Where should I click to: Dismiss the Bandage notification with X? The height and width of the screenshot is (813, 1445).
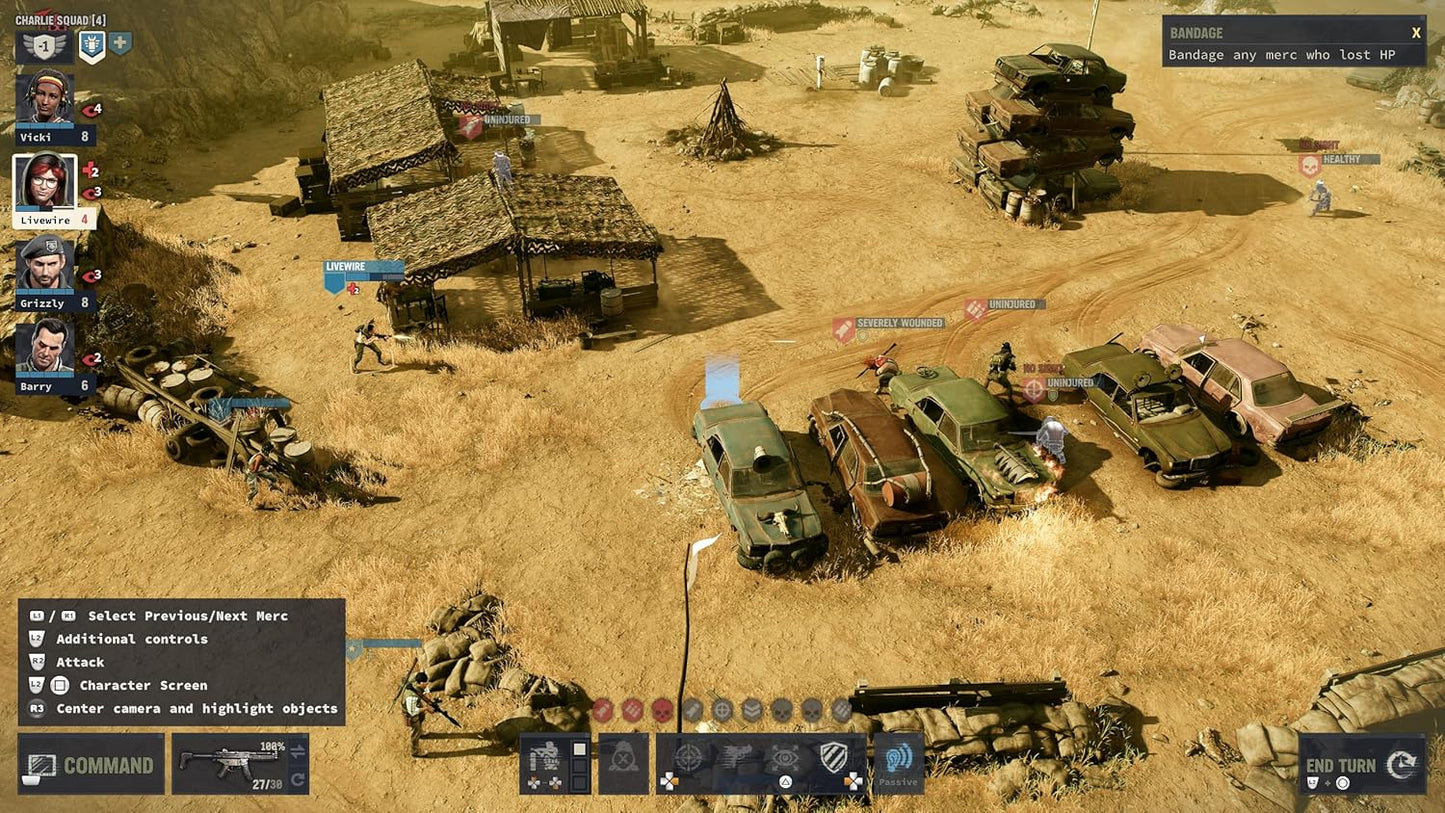pyautogui.click(x=1418, y=32)
